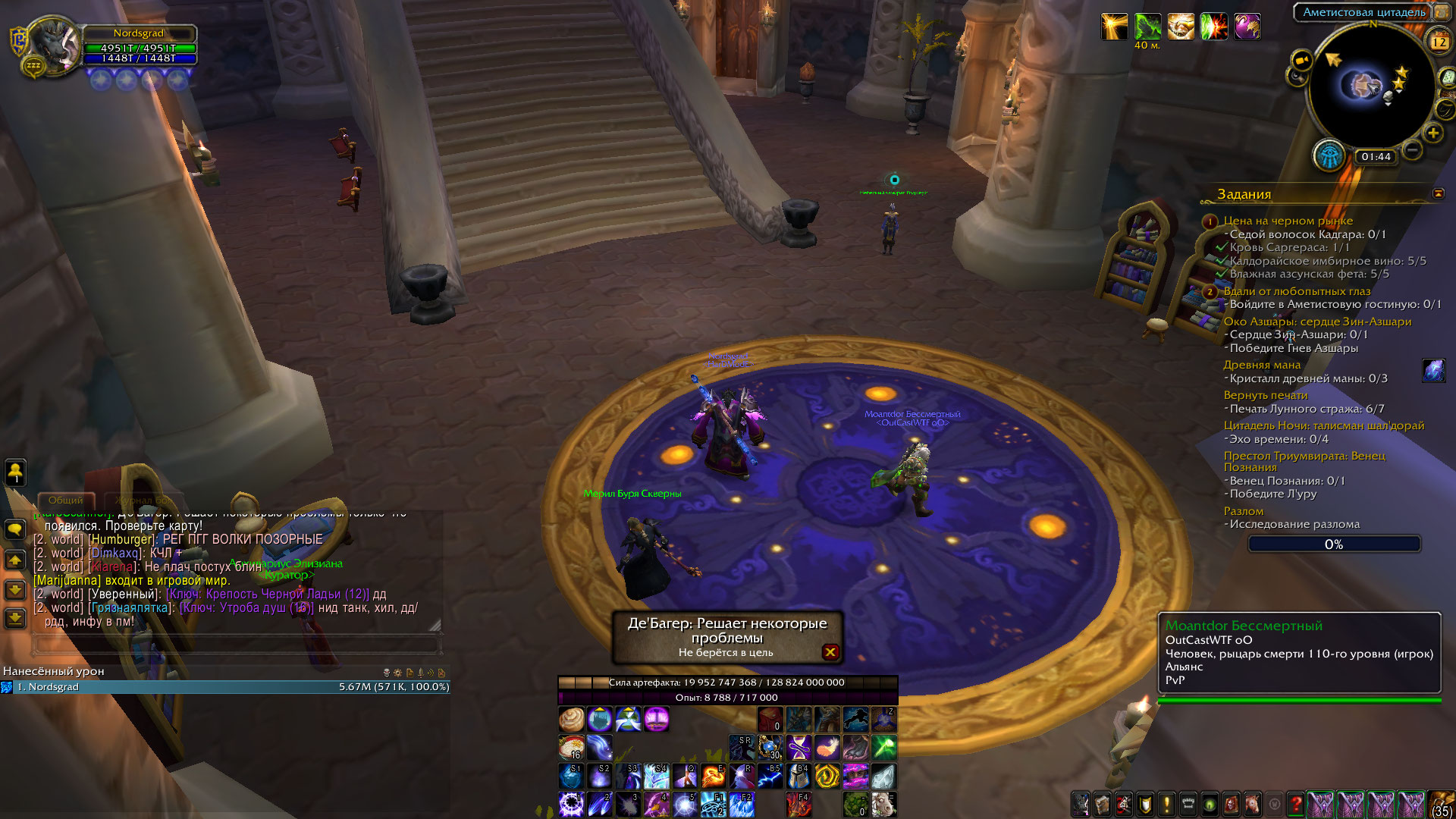Screen dimensions: 1456x819
Task: Open the quest log exclamation mark button
Action: (x=1166, y=804)
